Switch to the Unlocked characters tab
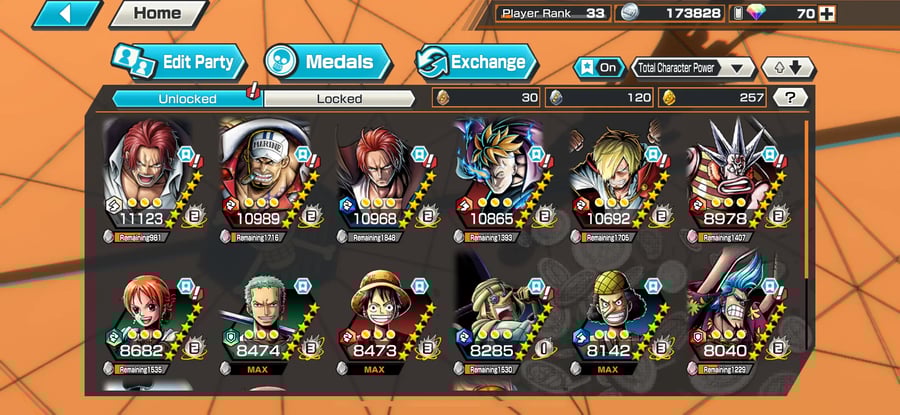Viewport: 900px width, 415px height. coord(186,98)
